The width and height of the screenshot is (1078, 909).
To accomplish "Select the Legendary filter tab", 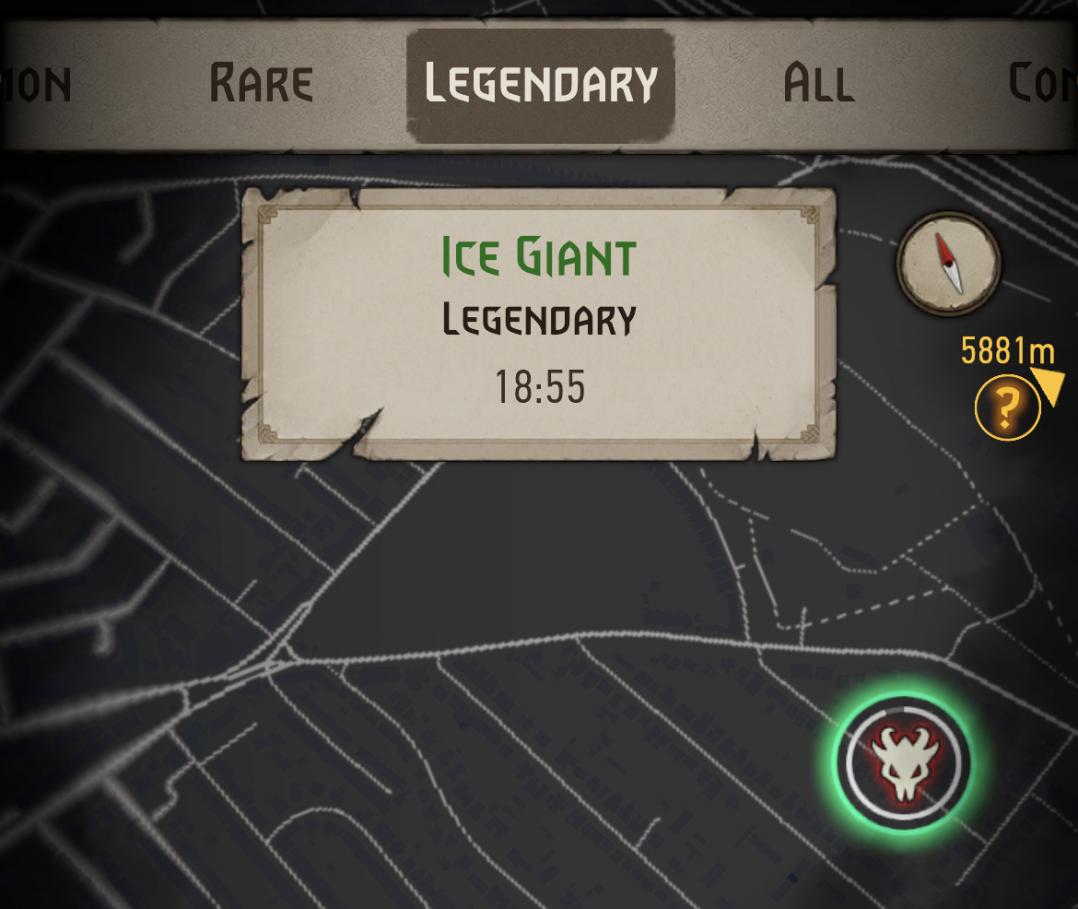I will [540, 84].
